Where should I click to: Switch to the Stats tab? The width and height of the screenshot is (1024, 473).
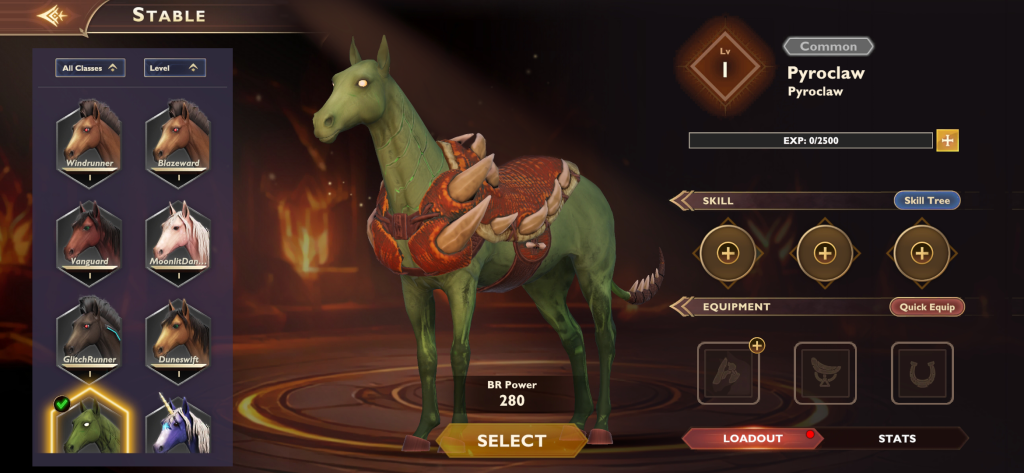[897, 438]
